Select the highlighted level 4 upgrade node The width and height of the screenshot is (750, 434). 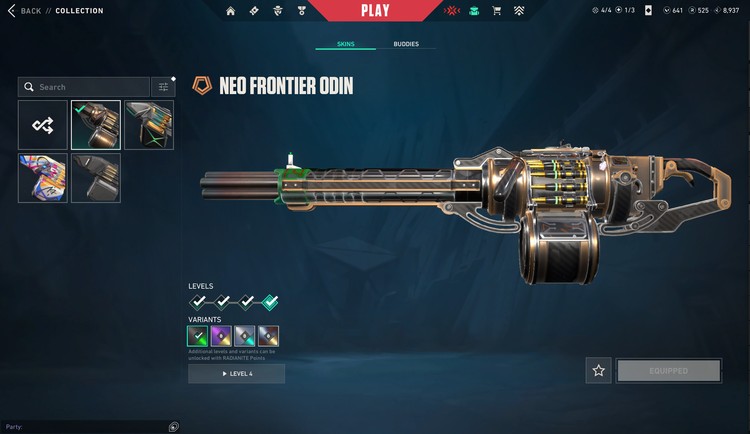[x=270, y=302]
